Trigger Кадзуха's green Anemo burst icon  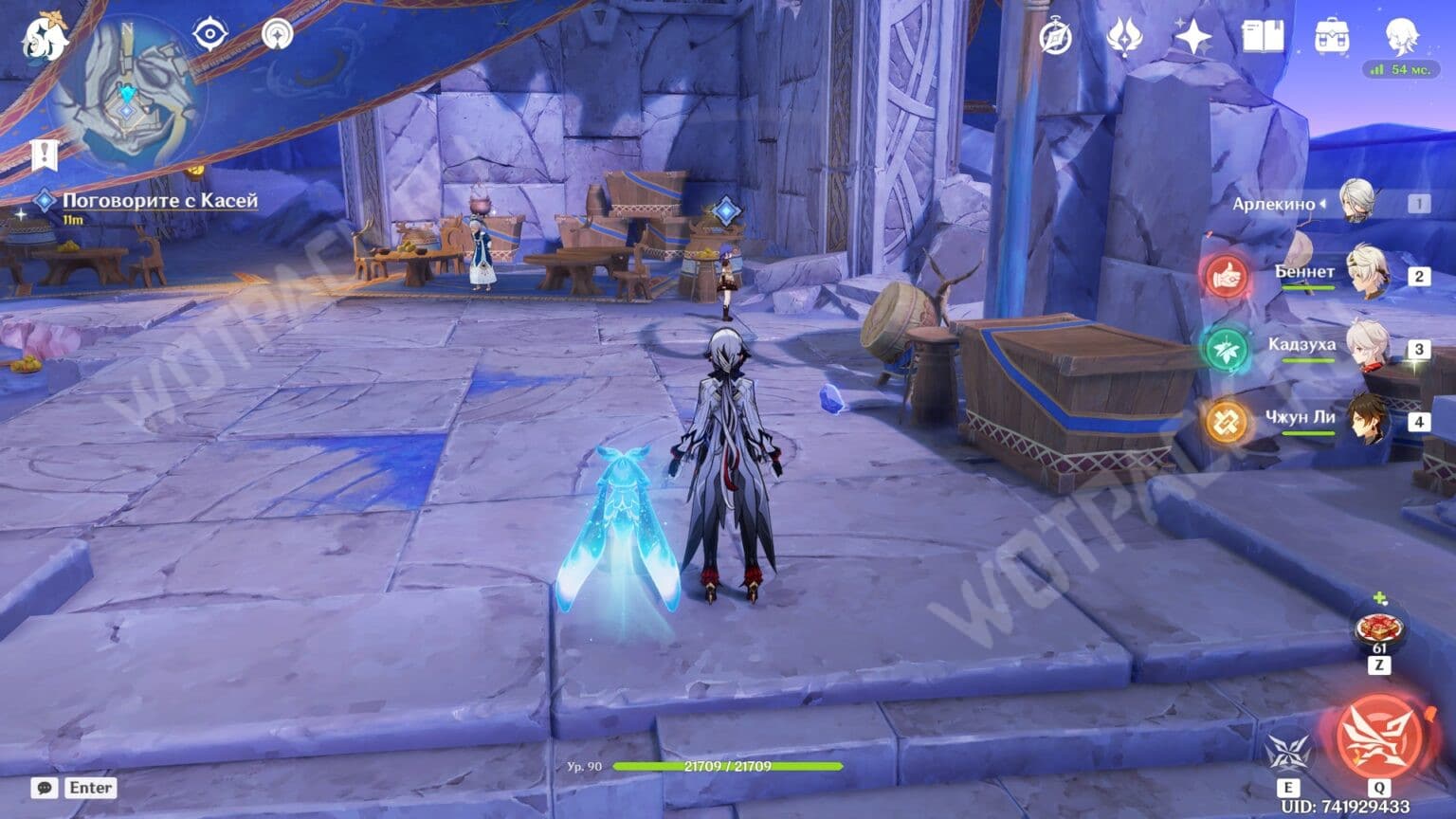[1225, 349]
